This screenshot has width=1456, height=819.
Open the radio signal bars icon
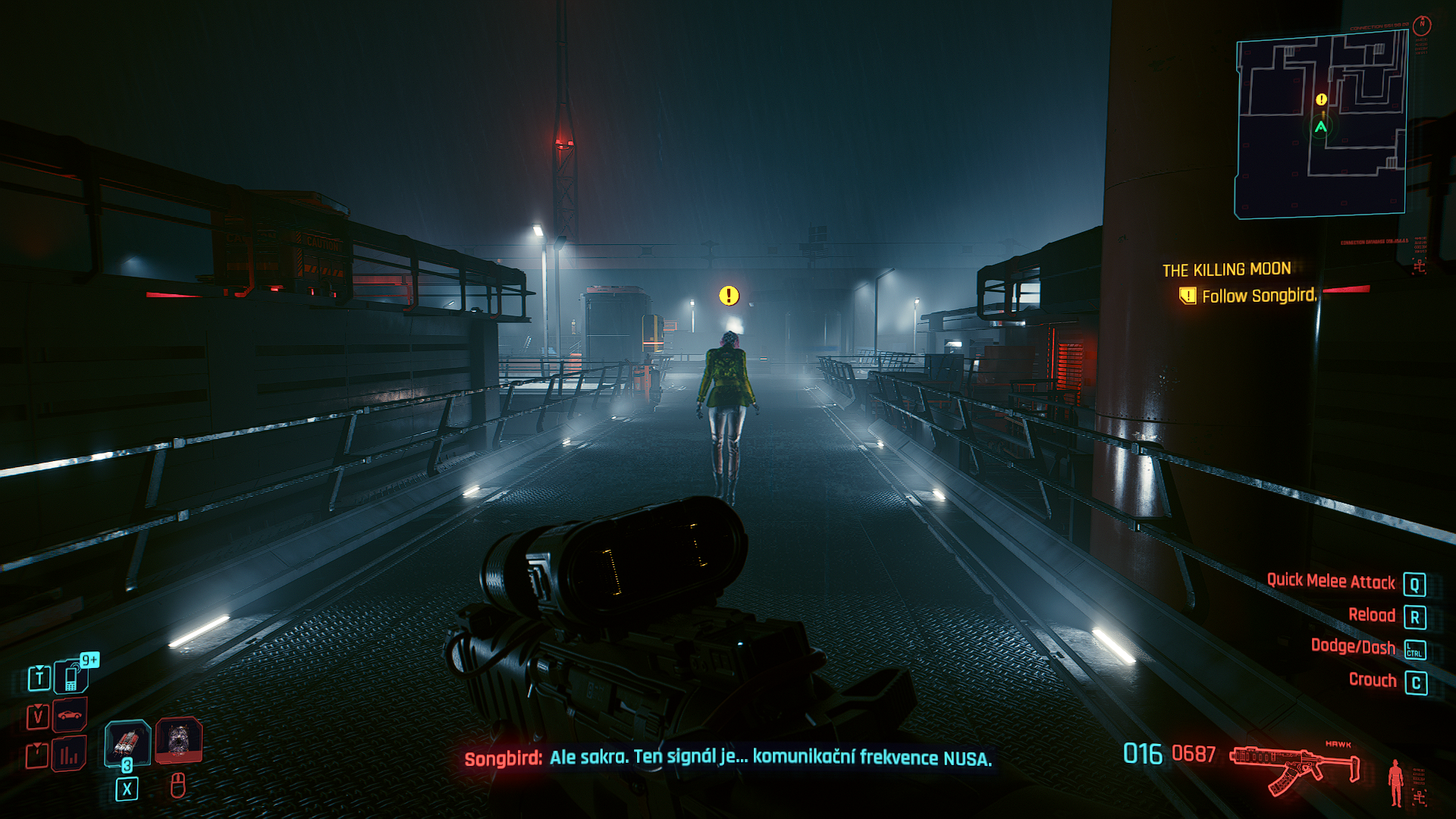pos(69,755)
